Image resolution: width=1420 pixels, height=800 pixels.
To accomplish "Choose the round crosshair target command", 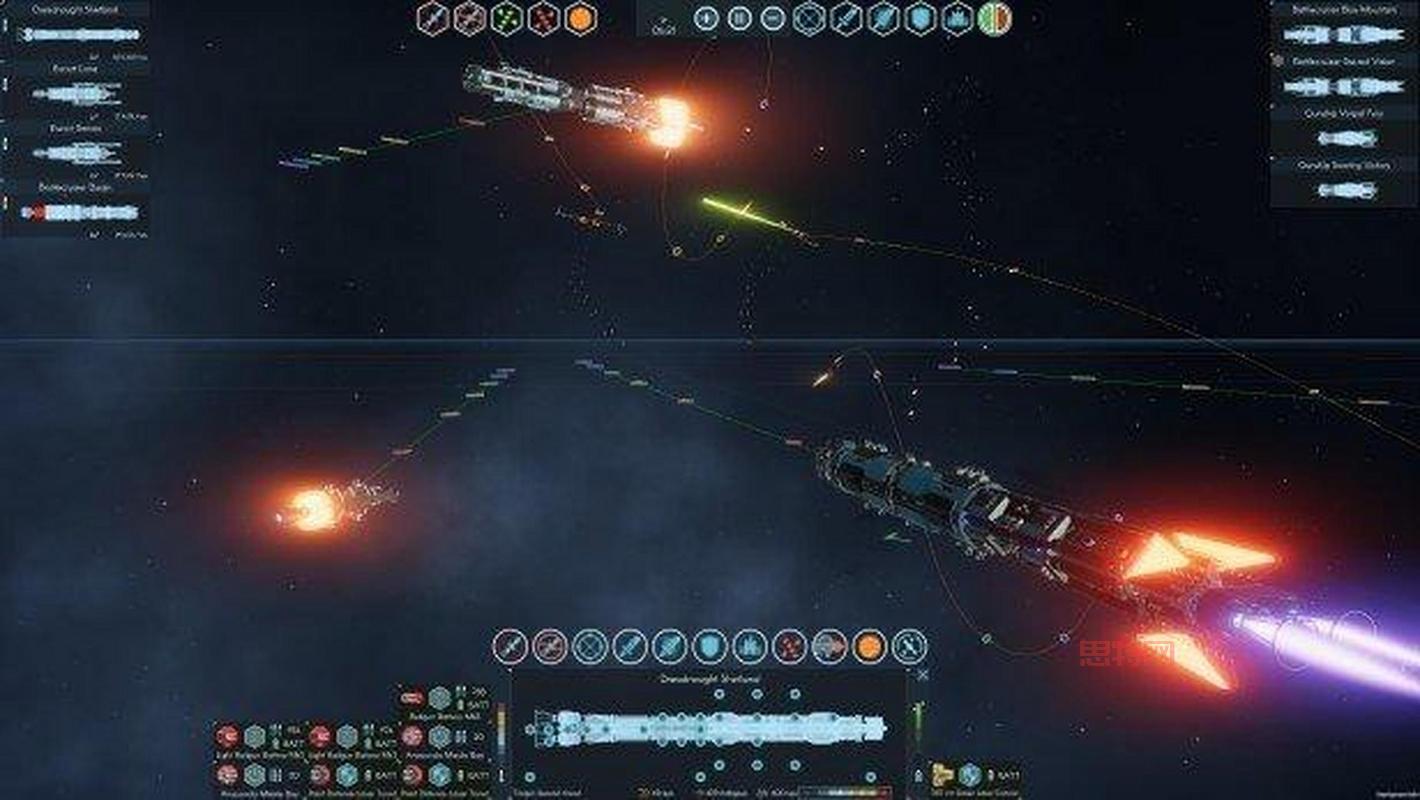I will click(589, 647).
